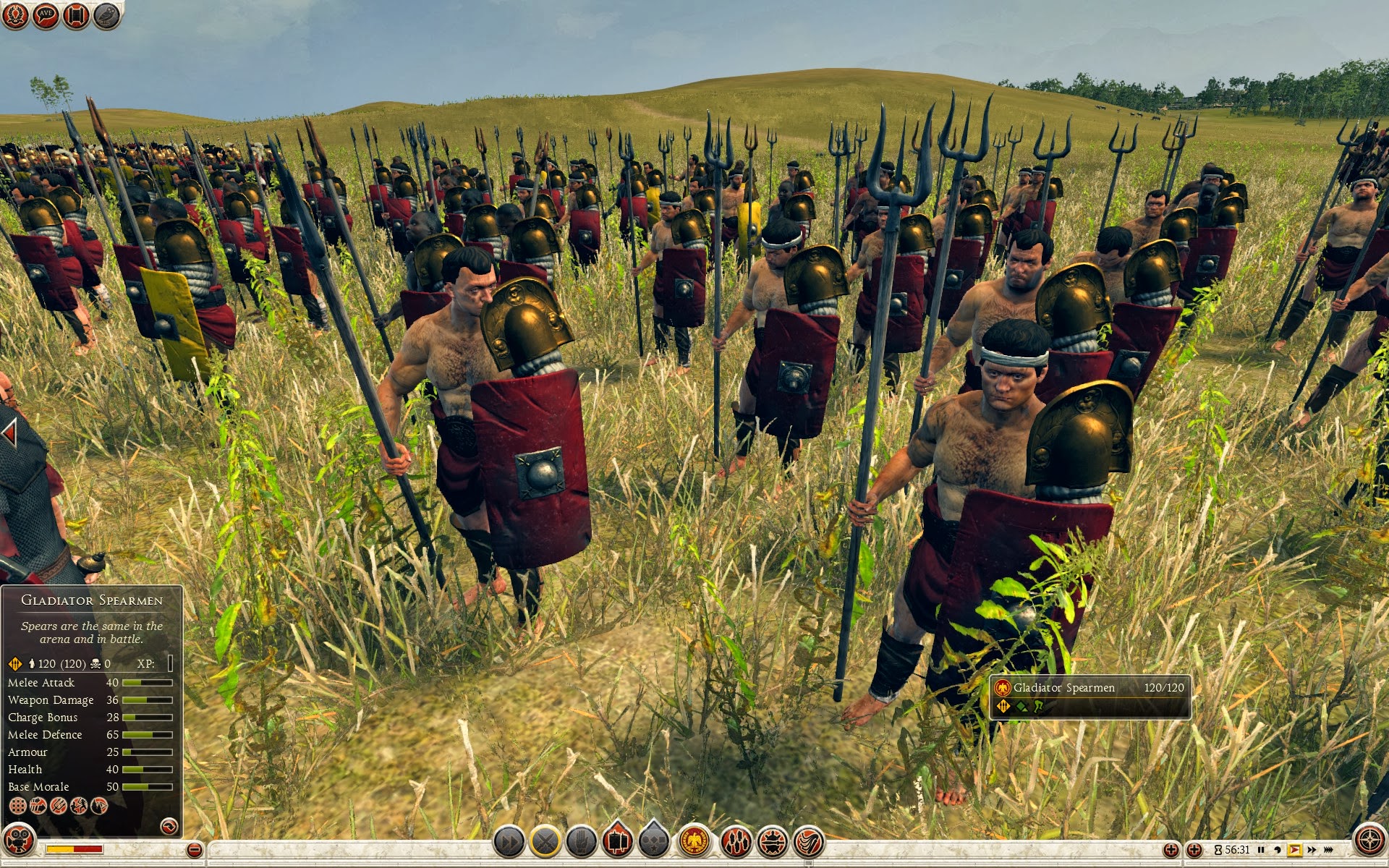Toggle the double-arrow run button
Screen dimensions: 1389x868
click(509, 841)
